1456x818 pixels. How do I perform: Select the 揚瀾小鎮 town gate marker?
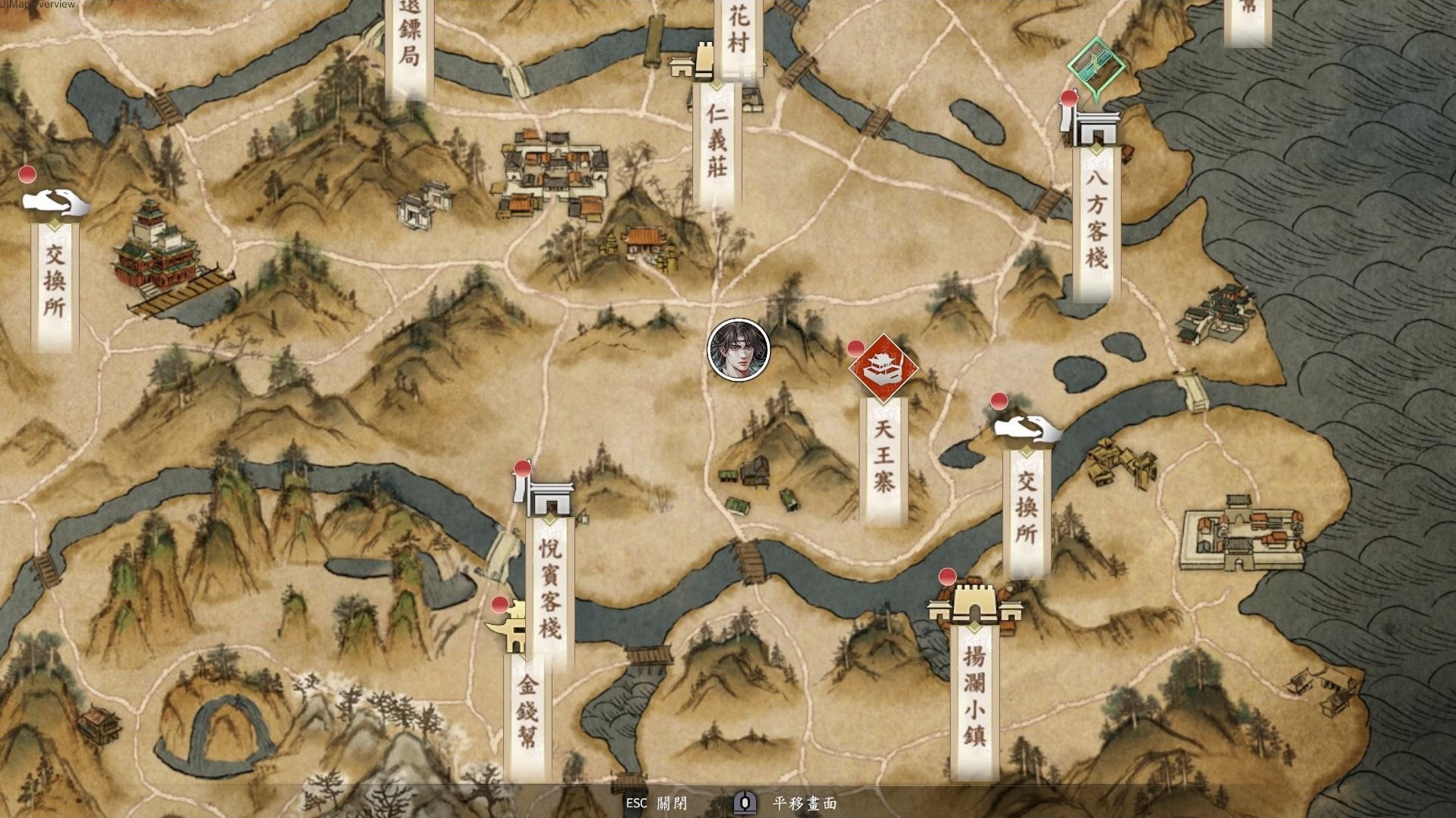coord(973,606)
